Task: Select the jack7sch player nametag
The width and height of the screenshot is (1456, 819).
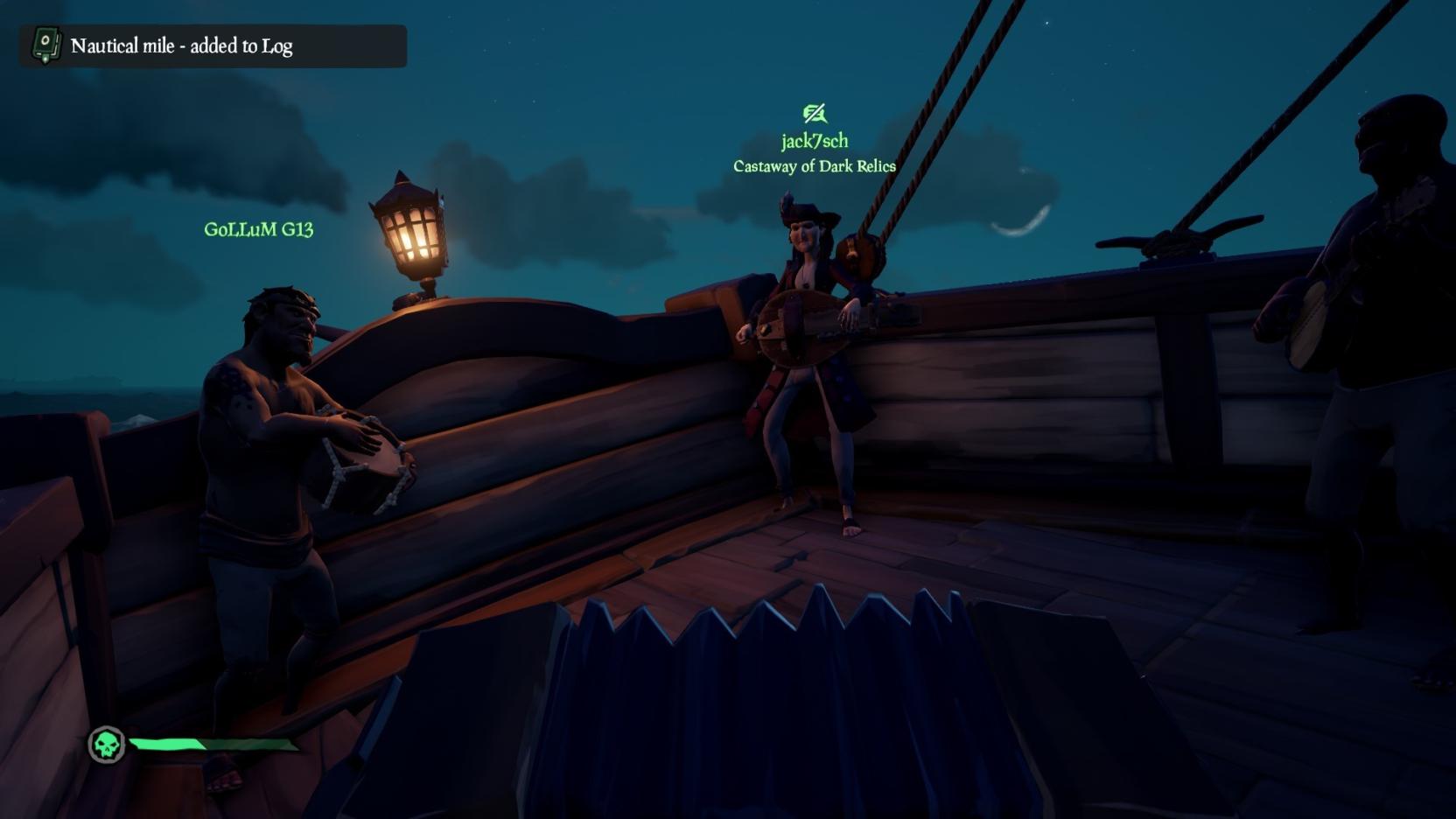Action: pos(814,141)
